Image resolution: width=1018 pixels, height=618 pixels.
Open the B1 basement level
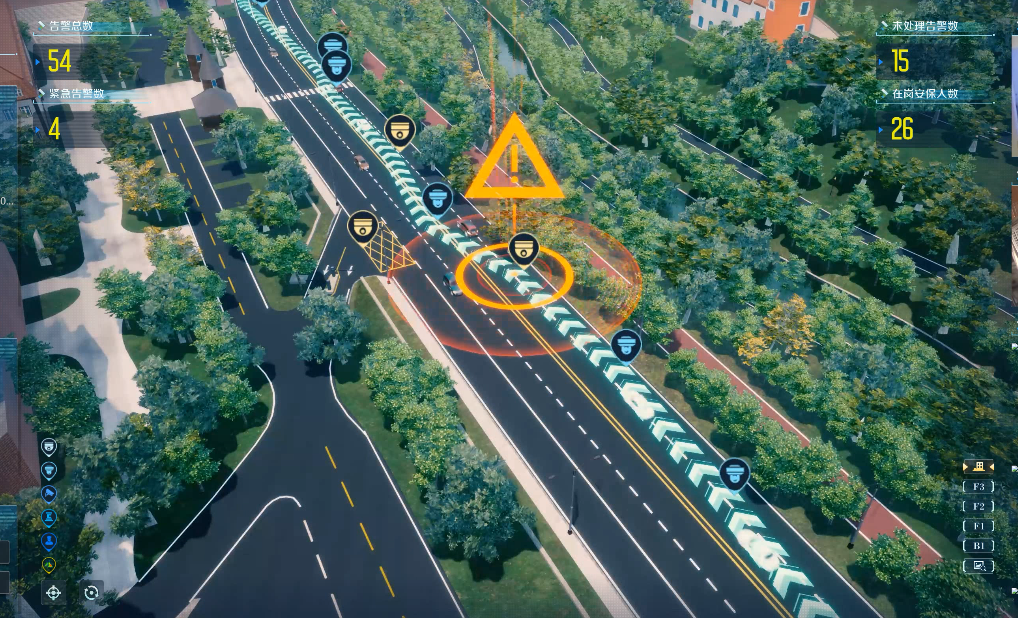click(x=978, y=546)
